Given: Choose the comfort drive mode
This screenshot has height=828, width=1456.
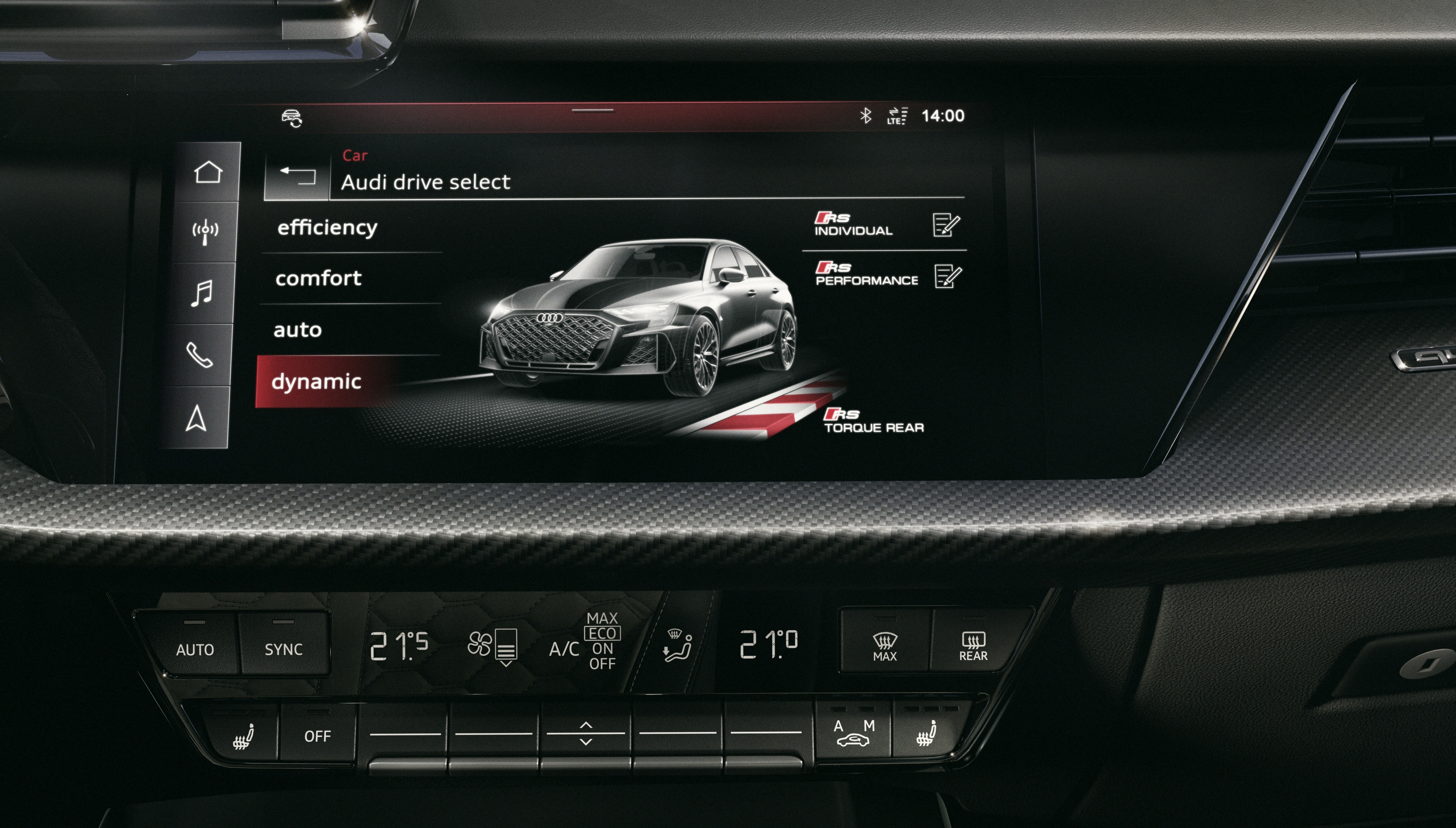Looking at the screenshot, I should (318, 278).
